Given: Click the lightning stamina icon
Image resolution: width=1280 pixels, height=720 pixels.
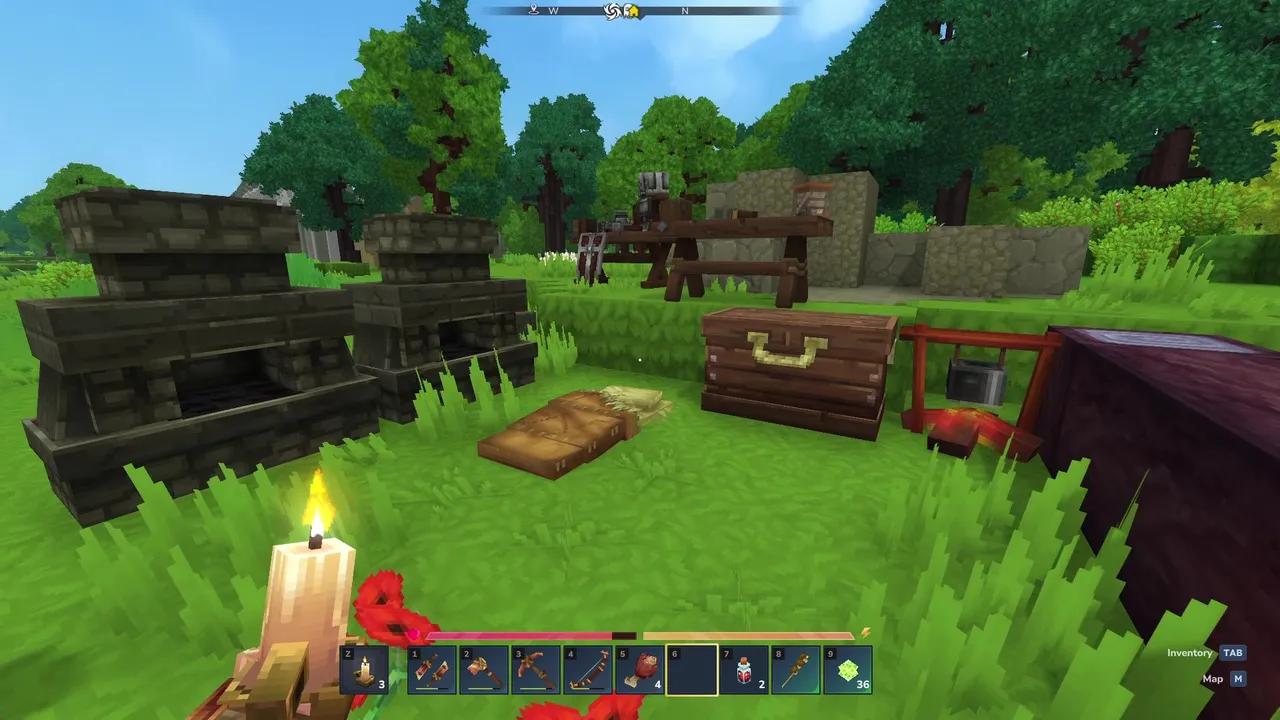Looking at the screenshot, I should tap(866, 632).
